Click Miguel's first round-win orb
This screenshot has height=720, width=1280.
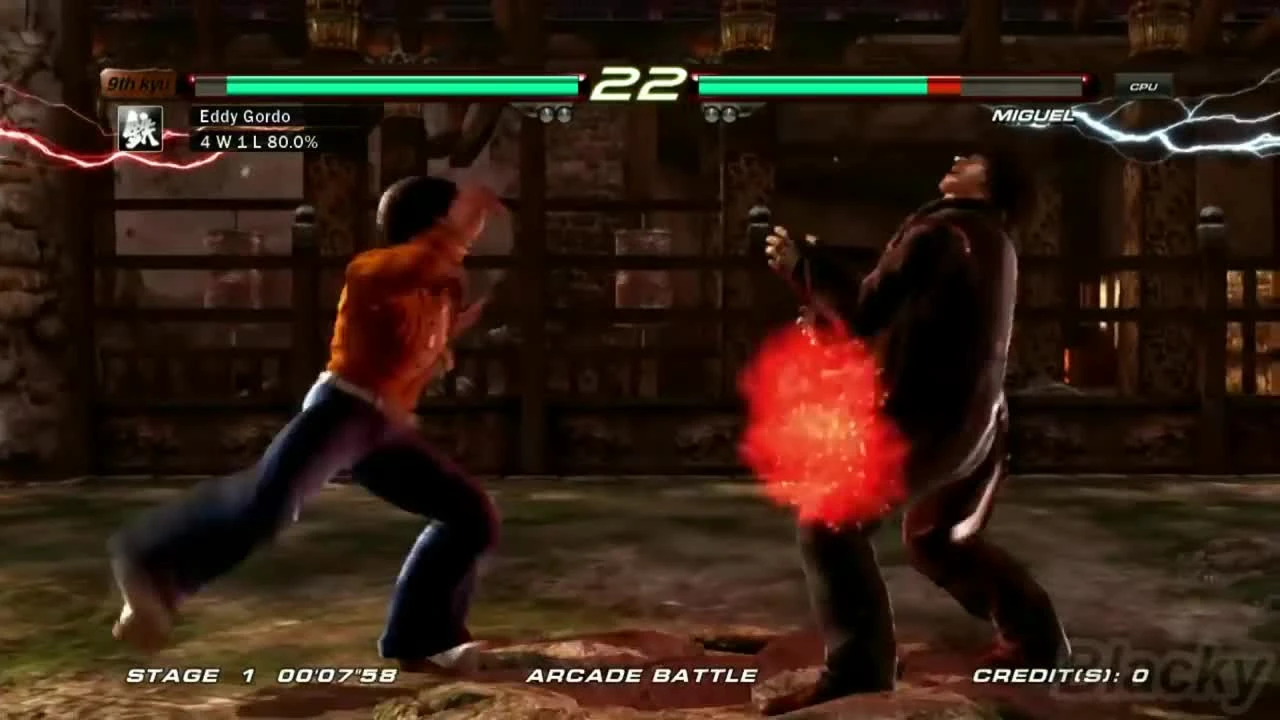(712, 113)
